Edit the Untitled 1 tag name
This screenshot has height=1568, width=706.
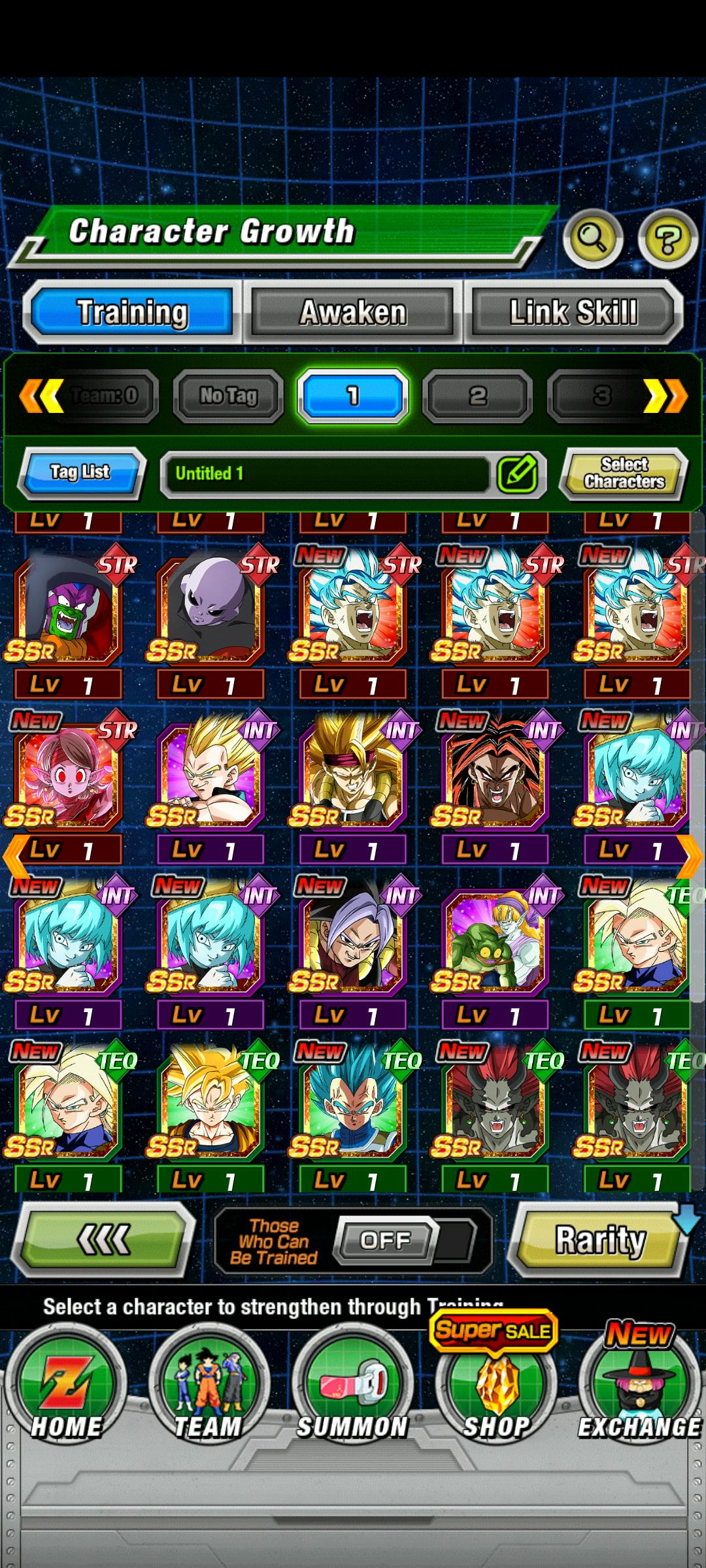pos(517,474)
